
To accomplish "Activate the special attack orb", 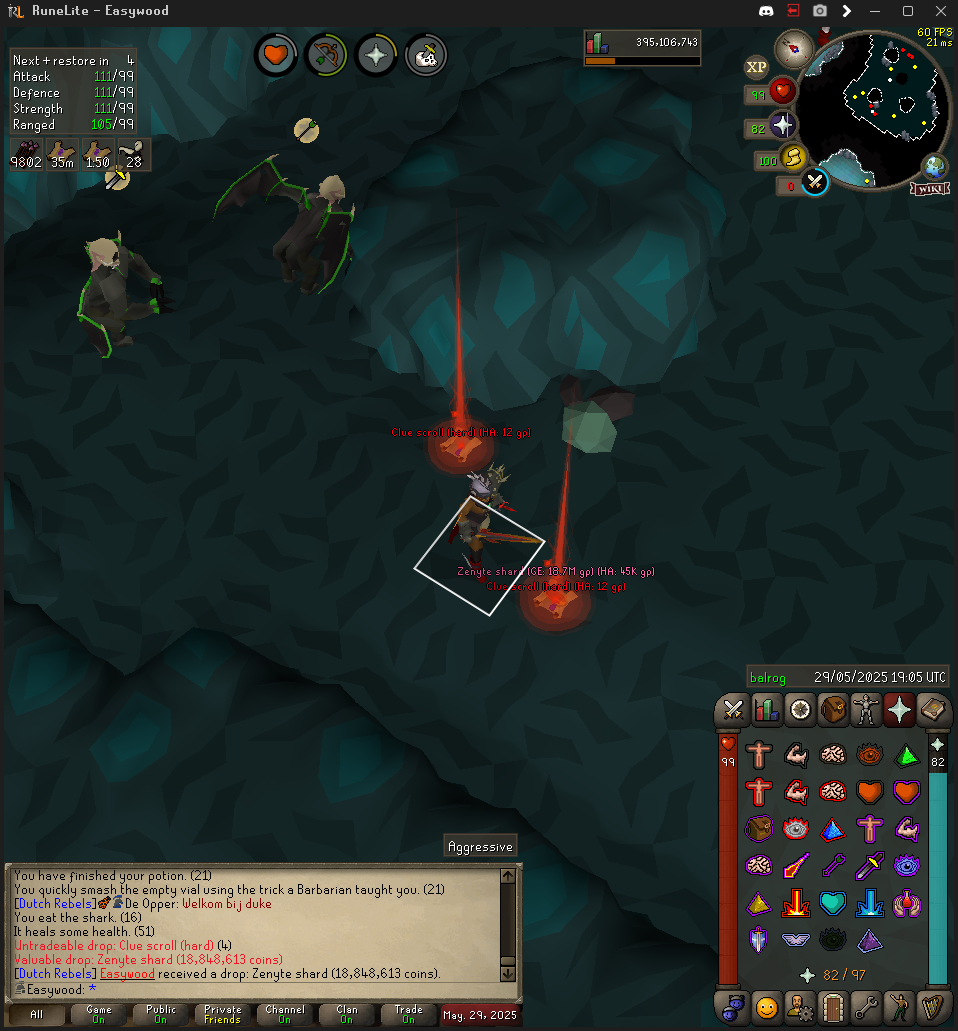I will click(815, 184).
